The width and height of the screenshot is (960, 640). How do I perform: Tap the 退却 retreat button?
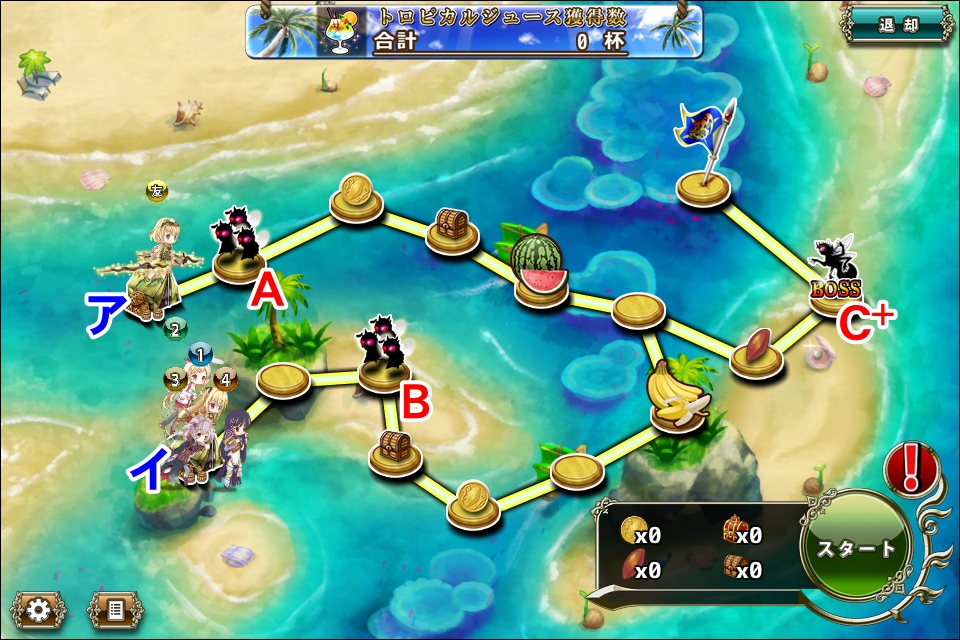pos(897,26)
